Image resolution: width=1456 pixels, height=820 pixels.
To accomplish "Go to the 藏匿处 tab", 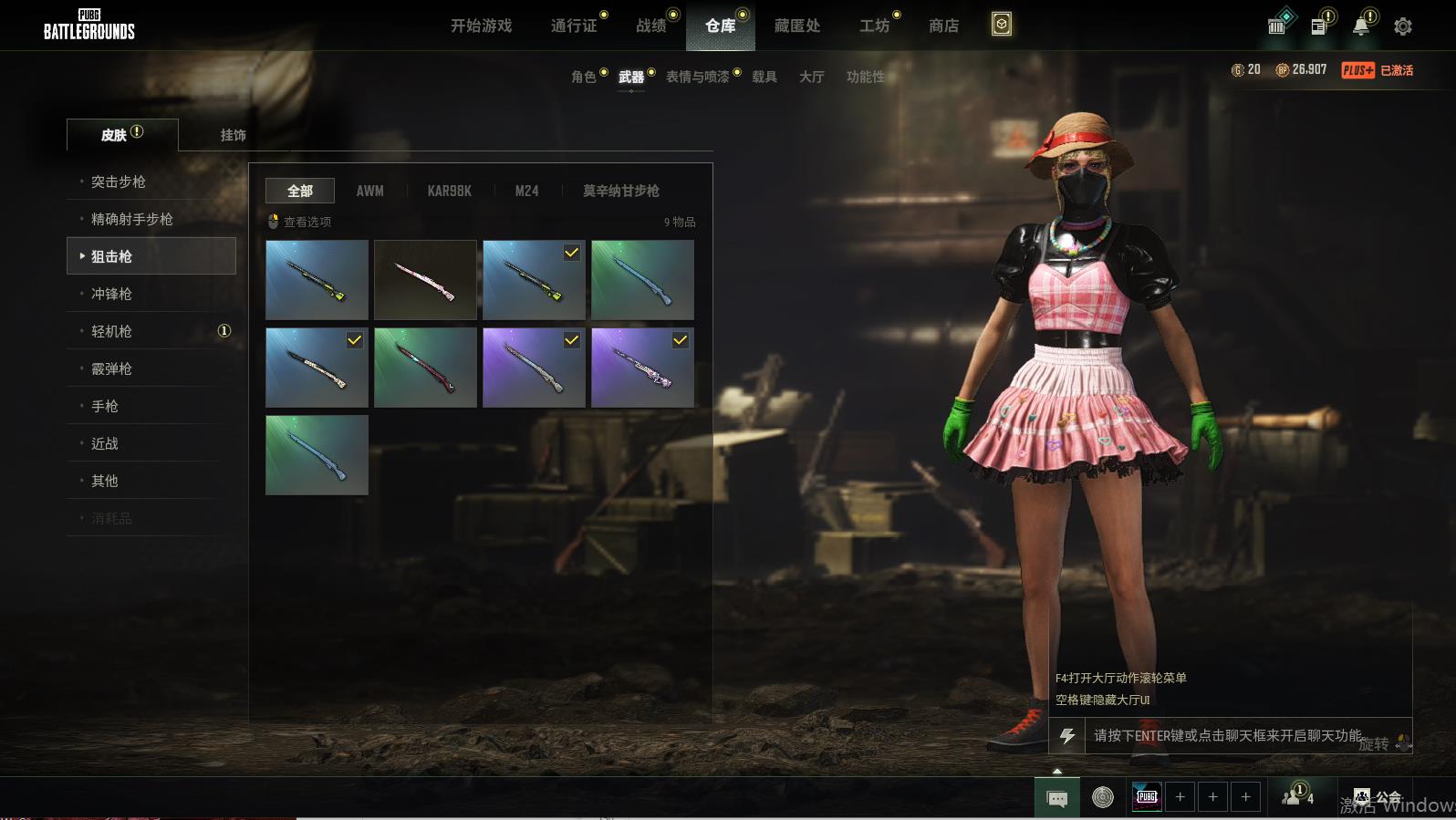I will pyautogui.click(x=796, y=26).
